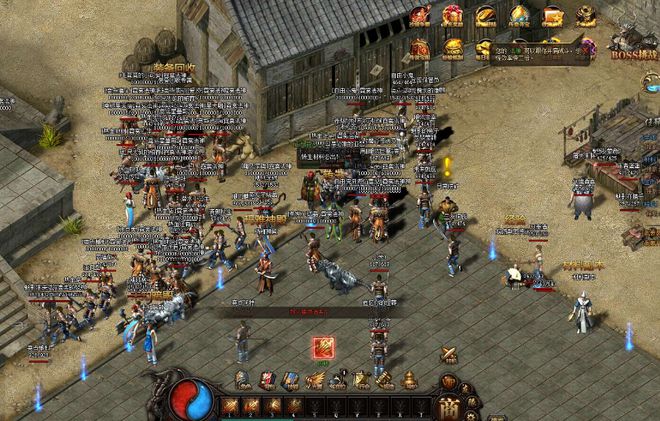Open the red gift box event icon

[x=453, y=16]
